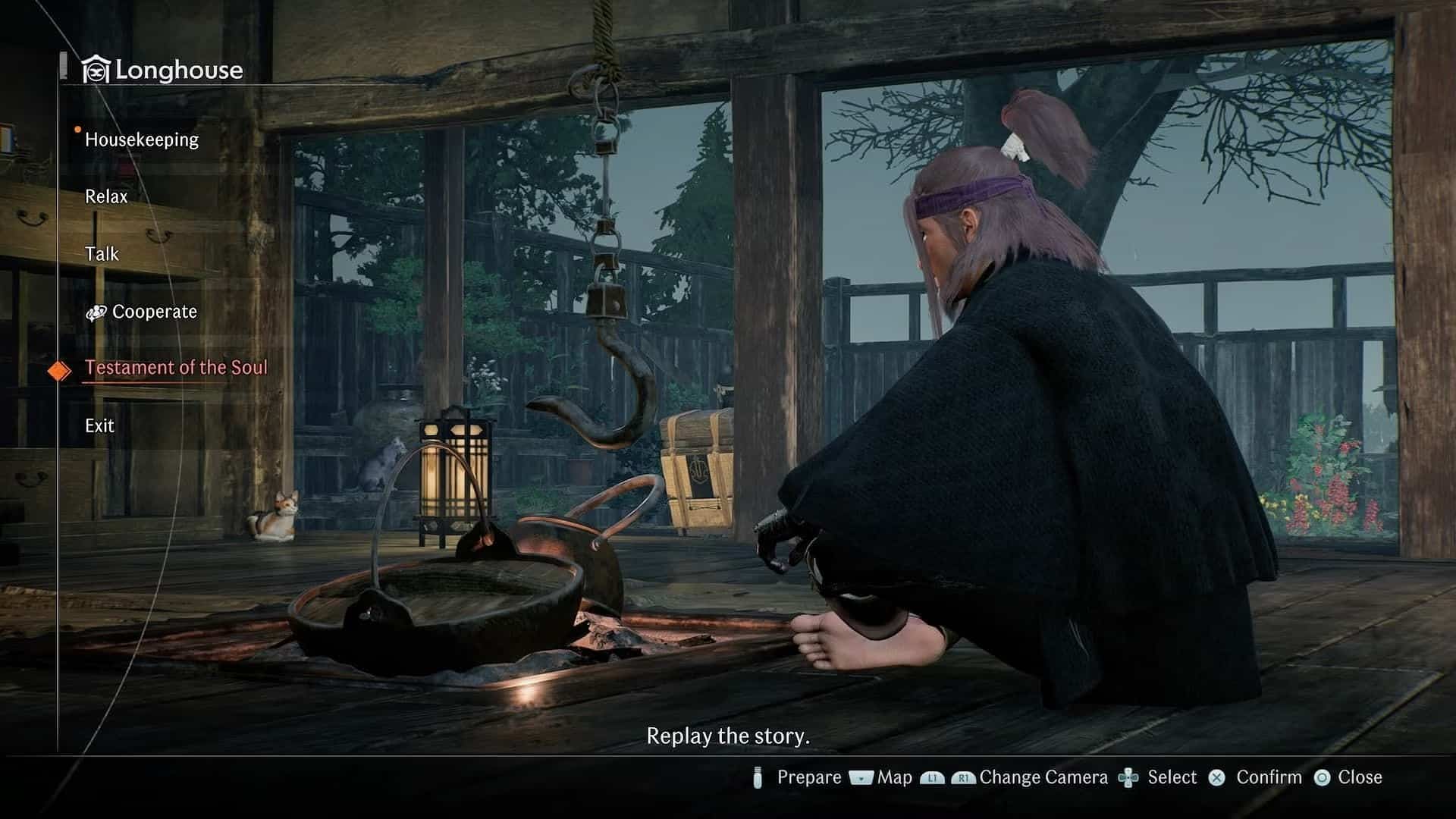Click the X Confirm button icon
This screenshot has height=819, width=1456.
click(1217, 777)
